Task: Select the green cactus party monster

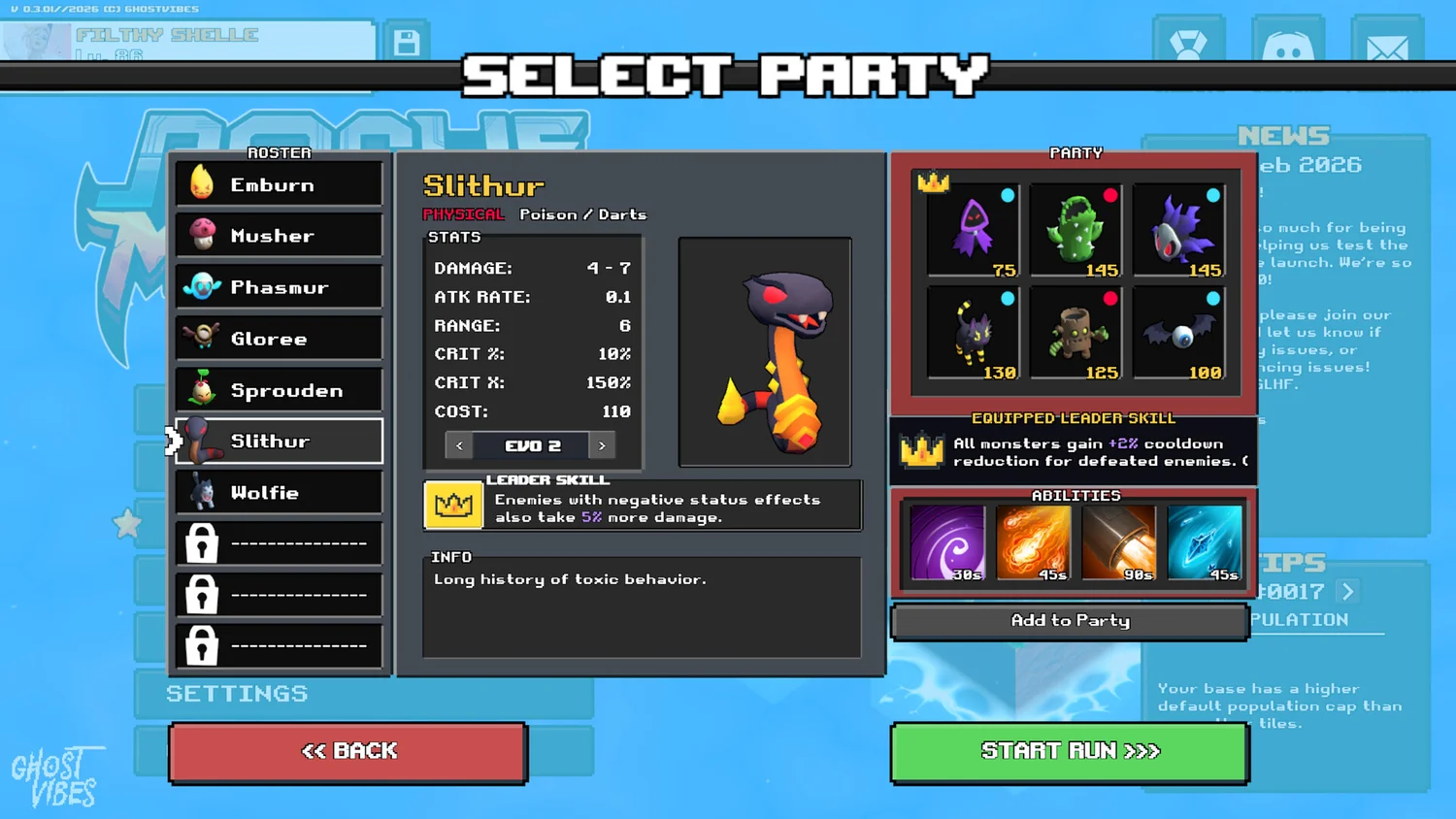Action: click(1075, 231)
